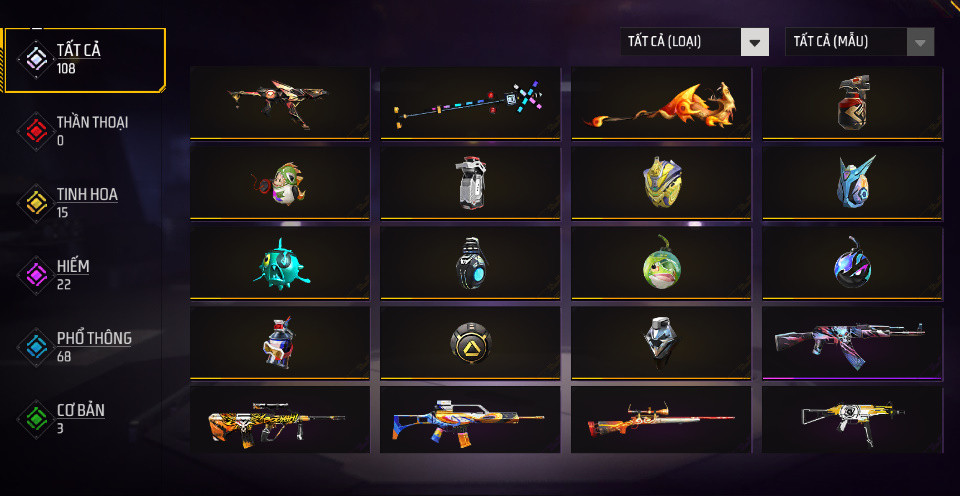Open the Tất Cả (Mẫu) model dropdown
The width and height of the screenshot is (960, 496).
point(860,42)
